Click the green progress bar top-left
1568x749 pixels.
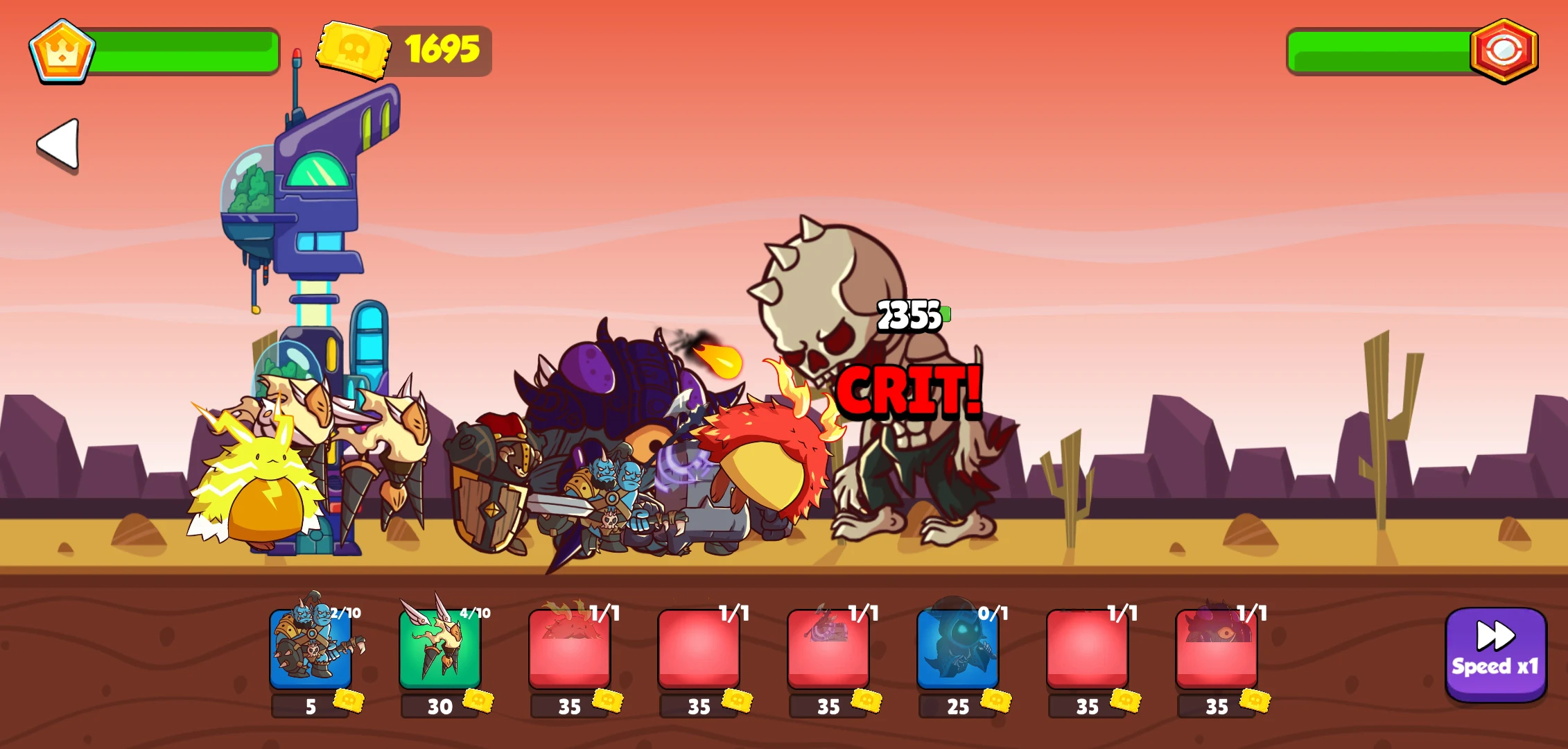click(x=185, y=49)
